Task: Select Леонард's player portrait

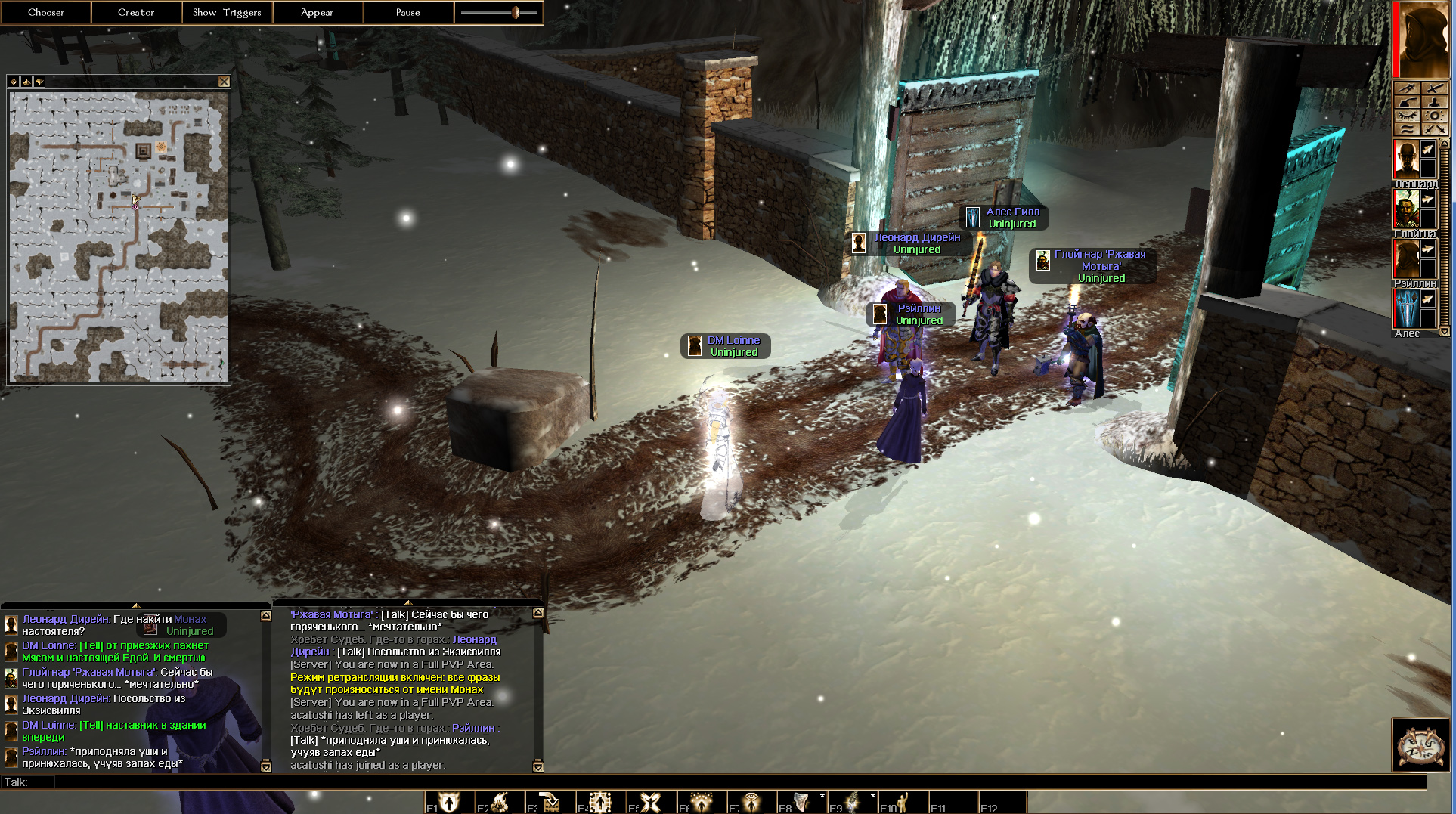Action: (x=1406, y=159)
